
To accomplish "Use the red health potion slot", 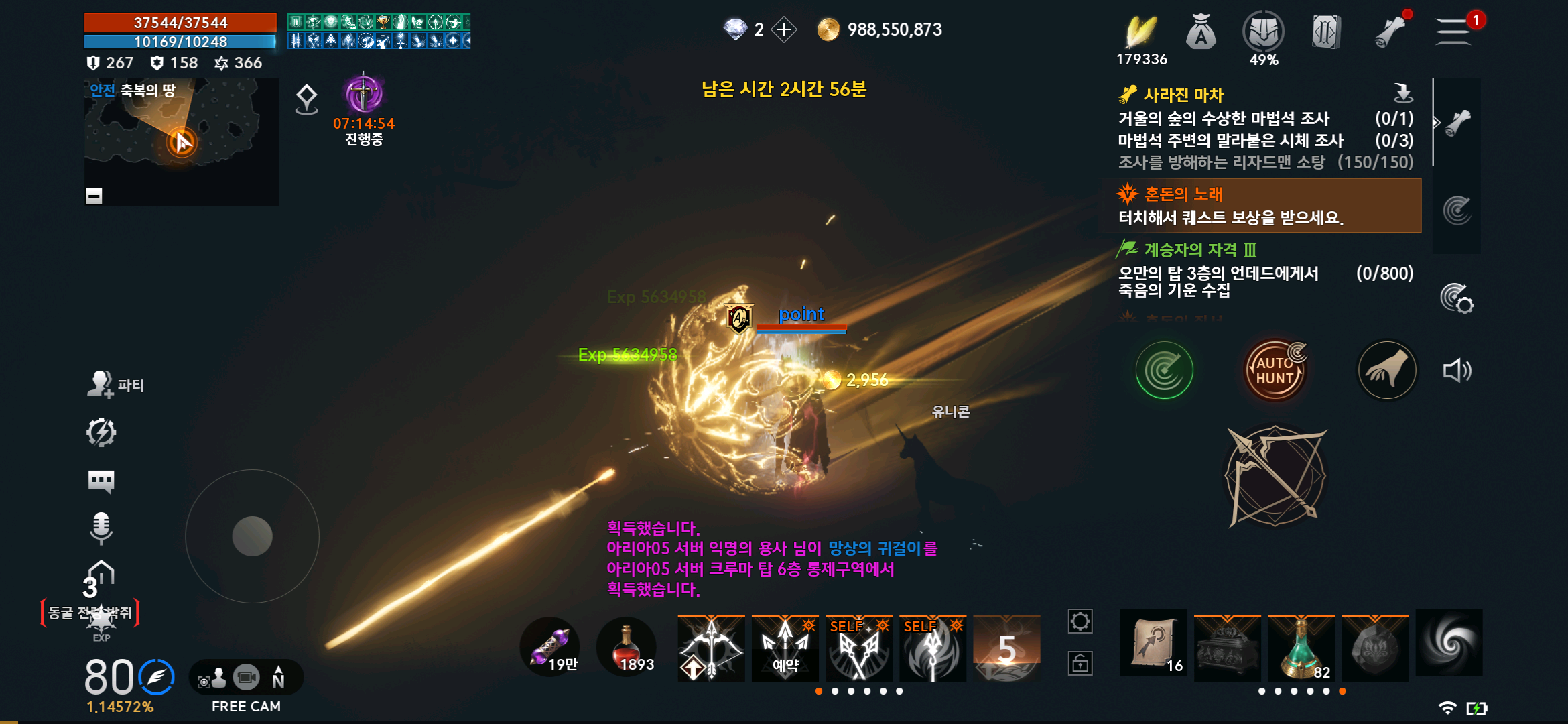I will (627, 647).
